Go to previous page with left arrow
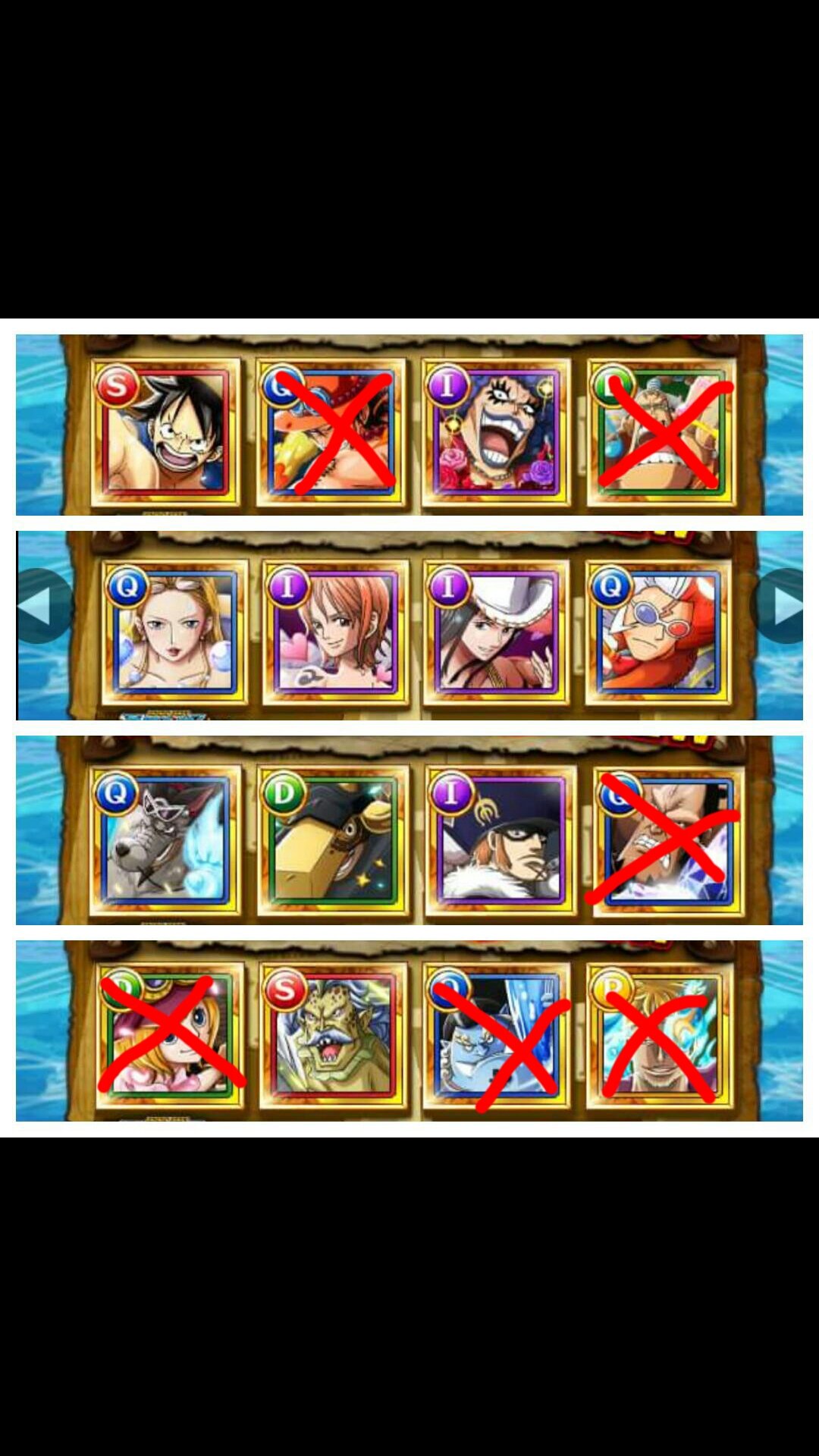 tap(39, 606)
